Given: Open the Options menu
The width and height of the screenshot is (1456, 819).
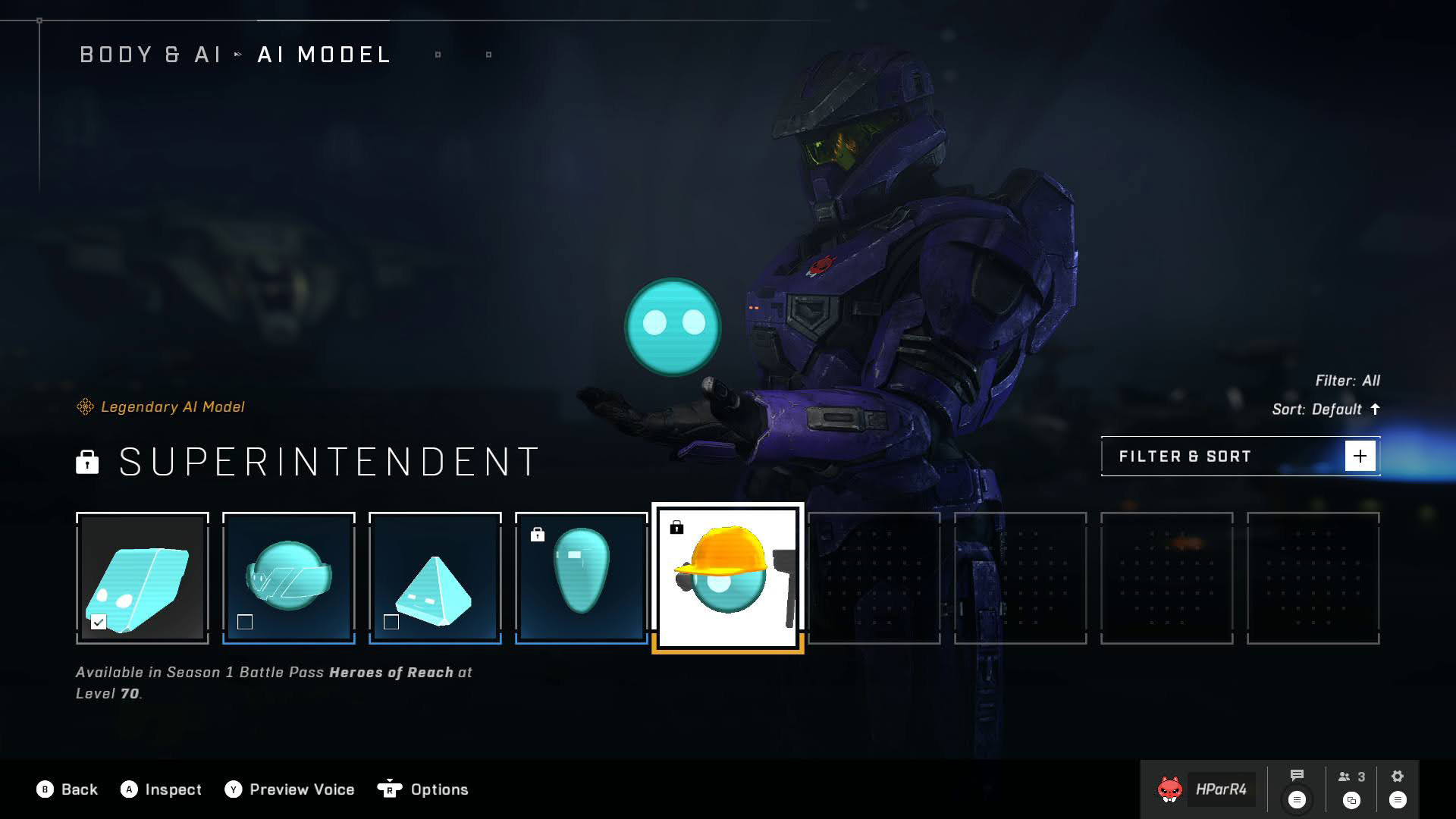Looking at the screenshot, I should click(423, 789).
